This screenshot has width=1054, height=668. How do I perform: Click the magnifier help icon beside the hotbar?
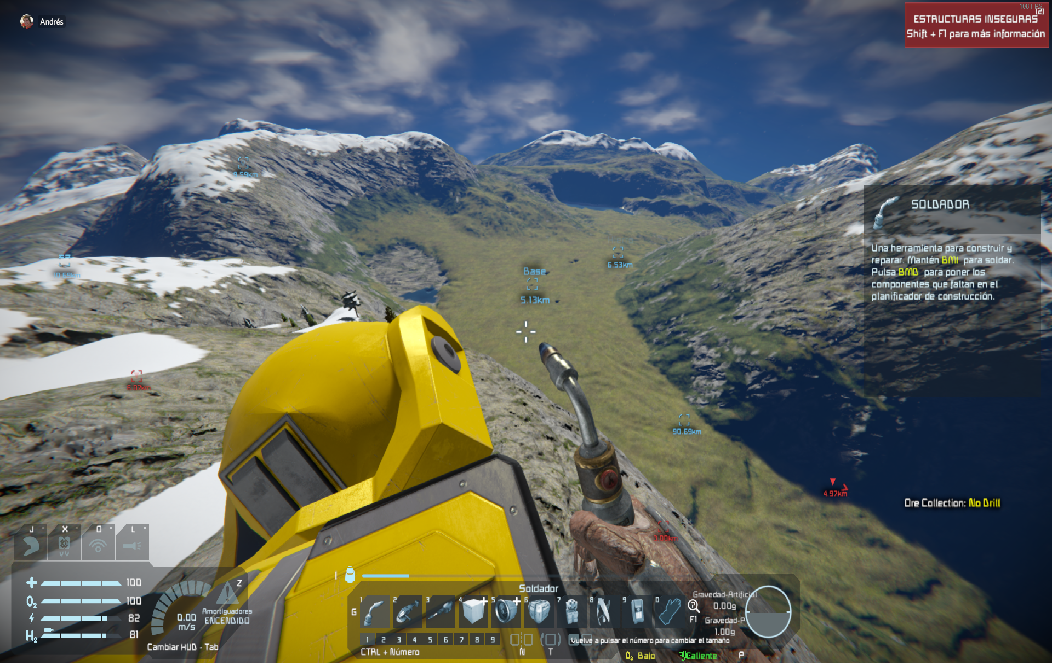tap(694, 605)
